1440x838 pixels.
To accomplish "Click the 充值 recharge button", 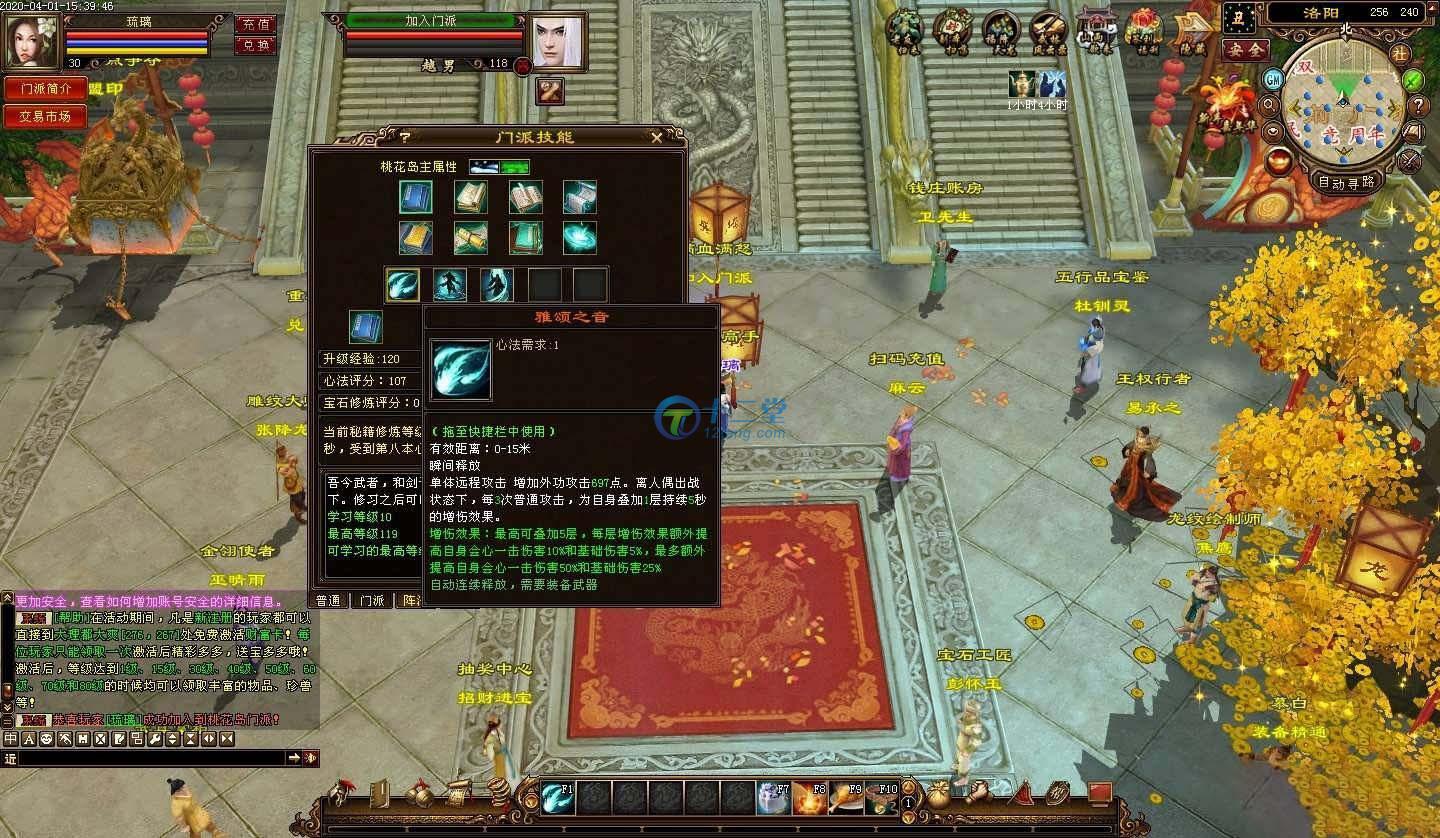I will pos(259,25).
